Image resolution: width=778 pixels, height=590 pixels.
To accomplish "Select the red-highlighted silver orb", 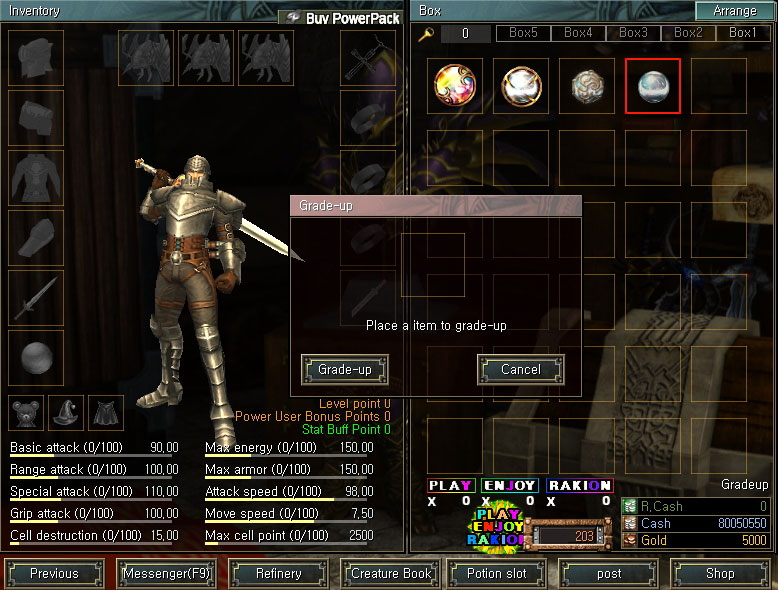I will click(x=653, y=86).
